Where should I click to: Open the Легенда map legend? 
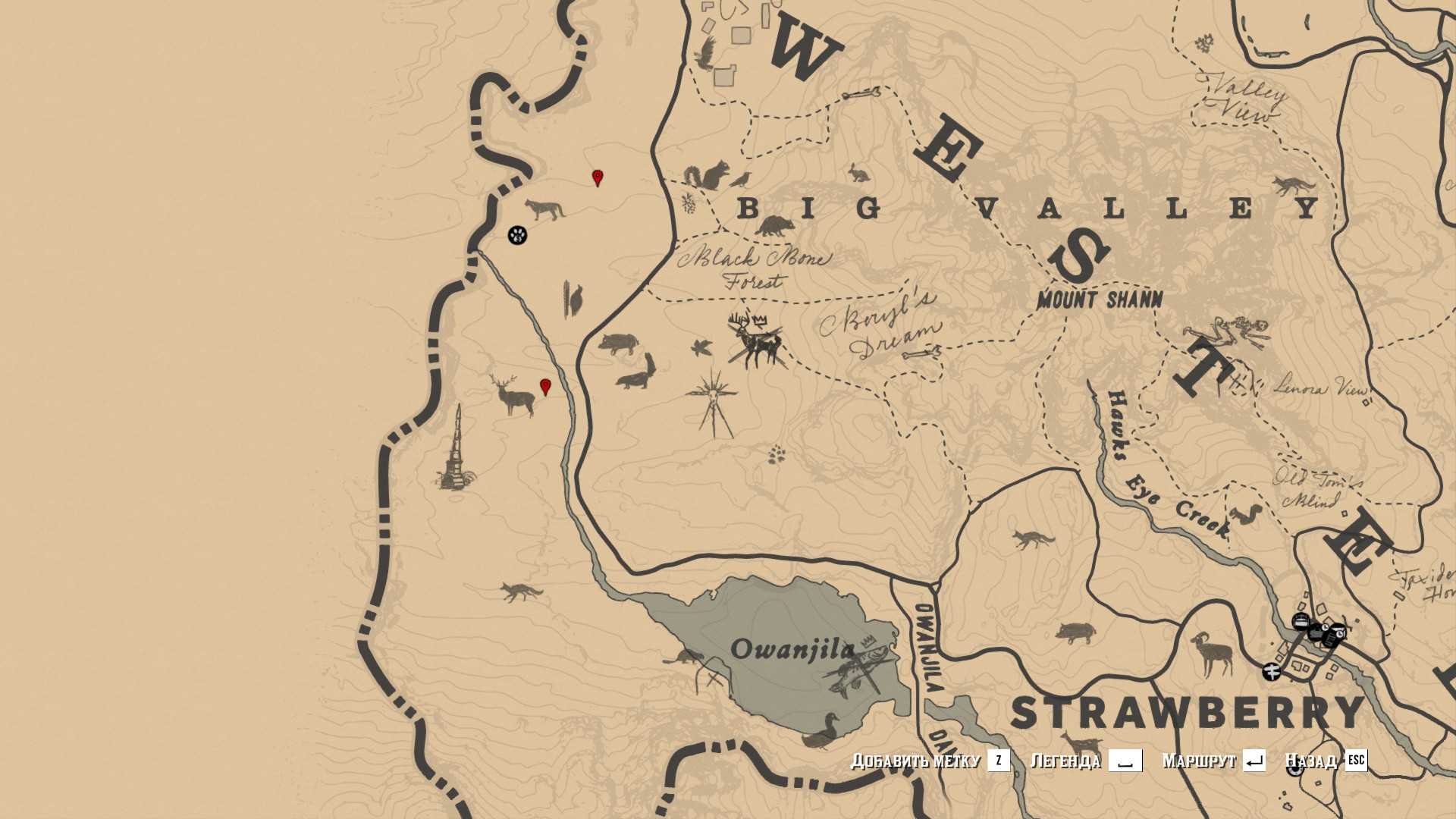[1086, 761]
